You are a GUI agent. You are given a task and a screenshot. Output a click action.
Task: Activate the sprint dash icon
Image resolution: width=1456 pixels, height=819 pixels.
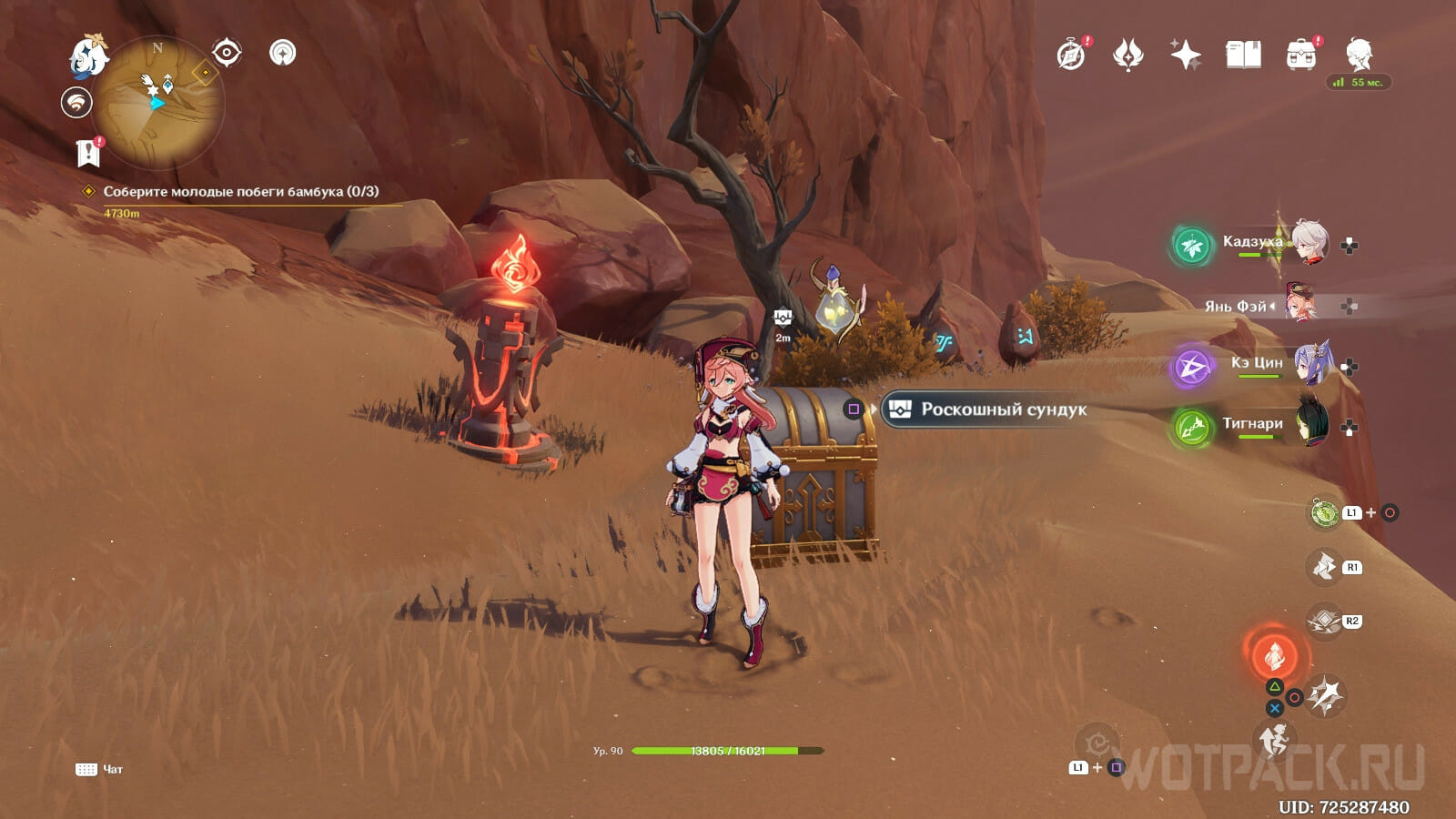(1274, 741)
